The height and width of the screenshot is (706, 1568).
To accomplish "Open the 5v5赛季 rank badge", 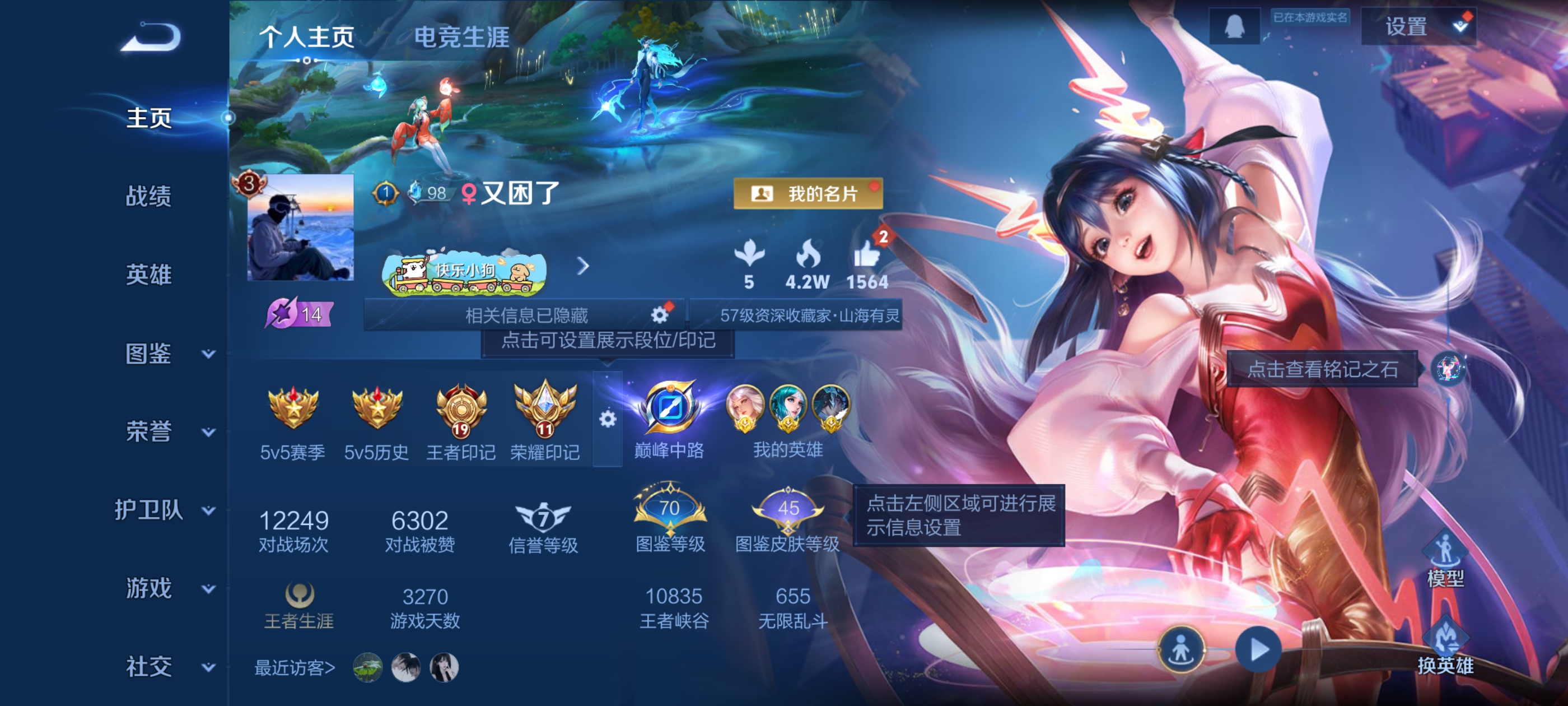I will point(291,414).
